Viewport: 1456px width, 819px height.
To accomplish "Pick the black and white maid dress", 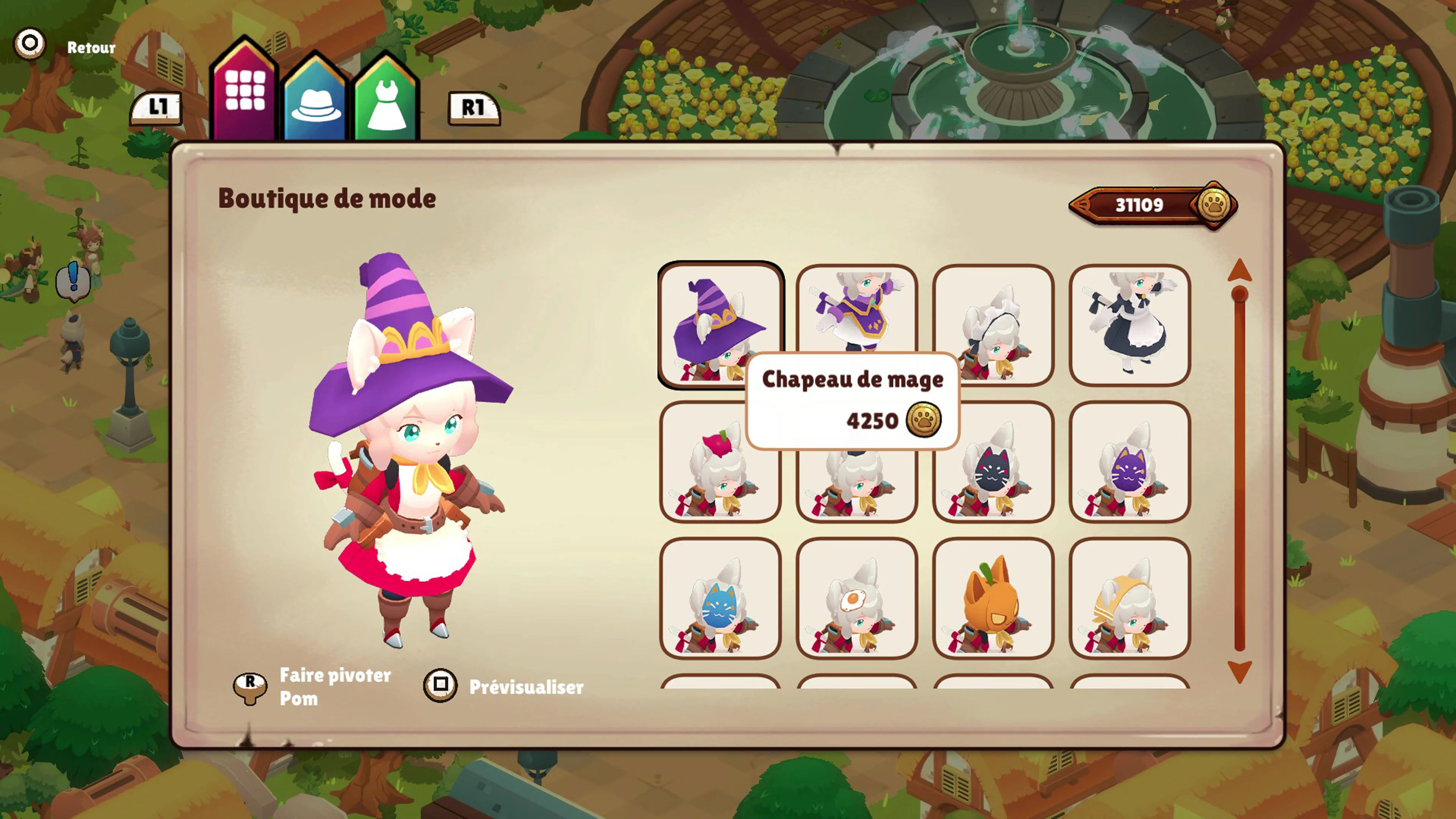I will [1130, 326].
